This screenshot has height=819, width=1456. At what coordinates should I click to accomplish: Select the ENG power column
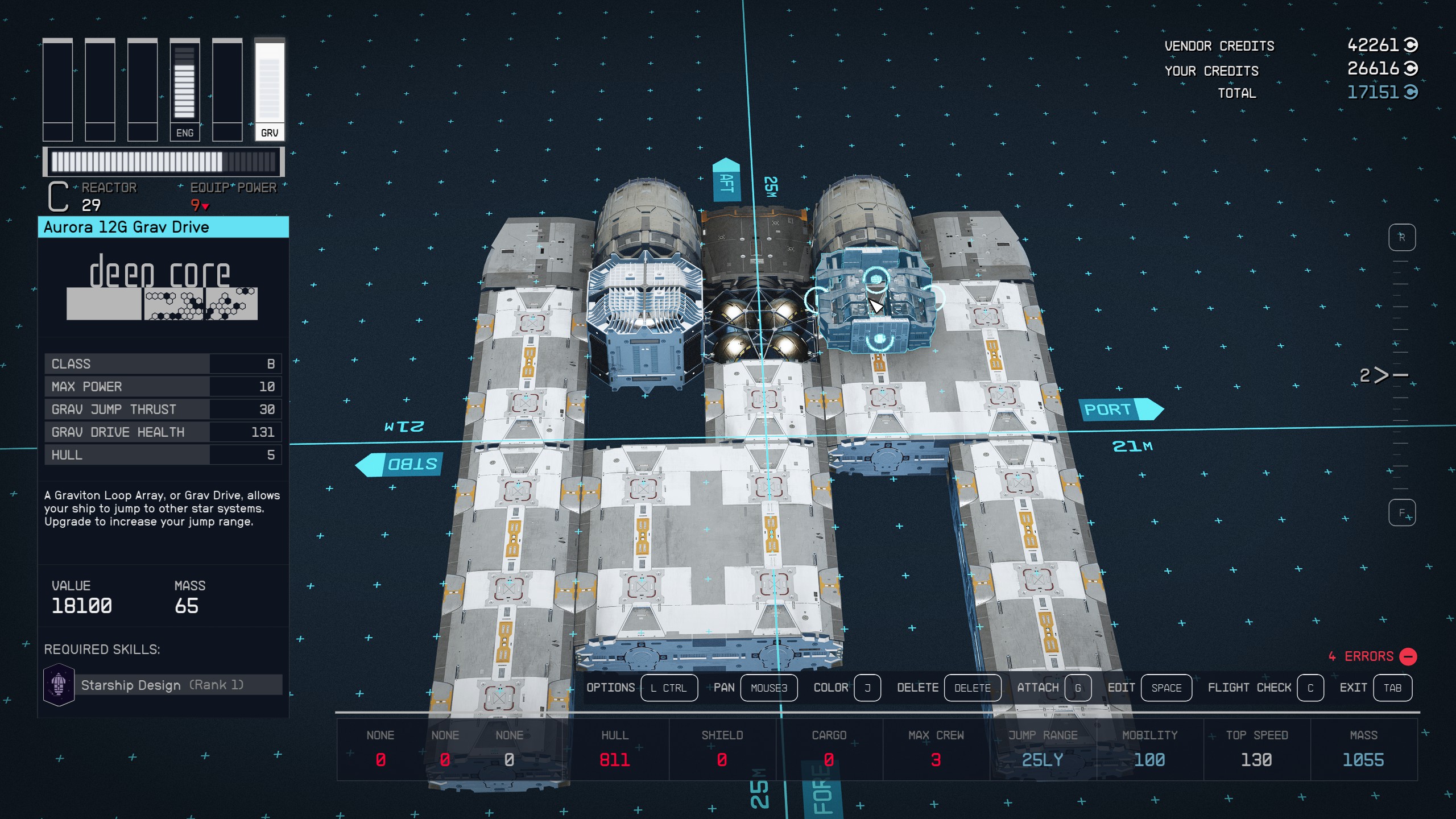tap(184, 90)
